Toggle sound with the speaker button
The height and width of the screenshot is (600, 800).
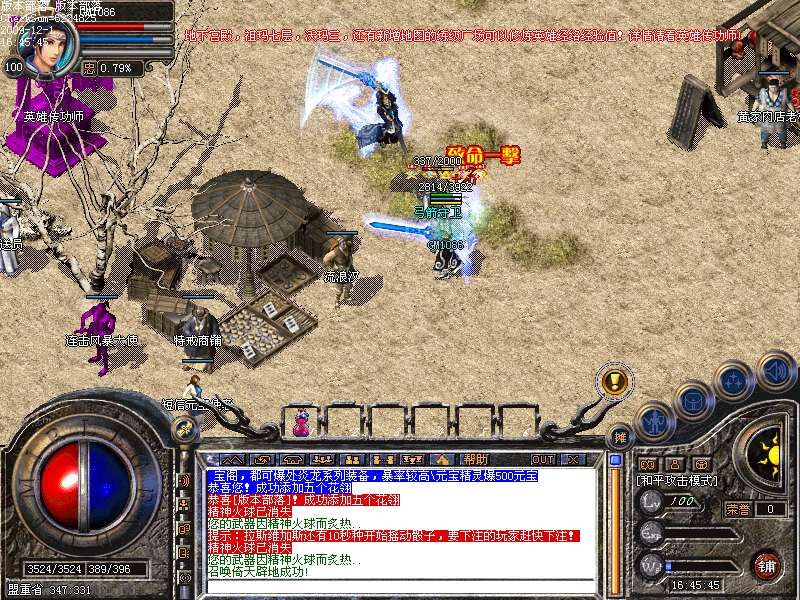[x=774, y=370]
